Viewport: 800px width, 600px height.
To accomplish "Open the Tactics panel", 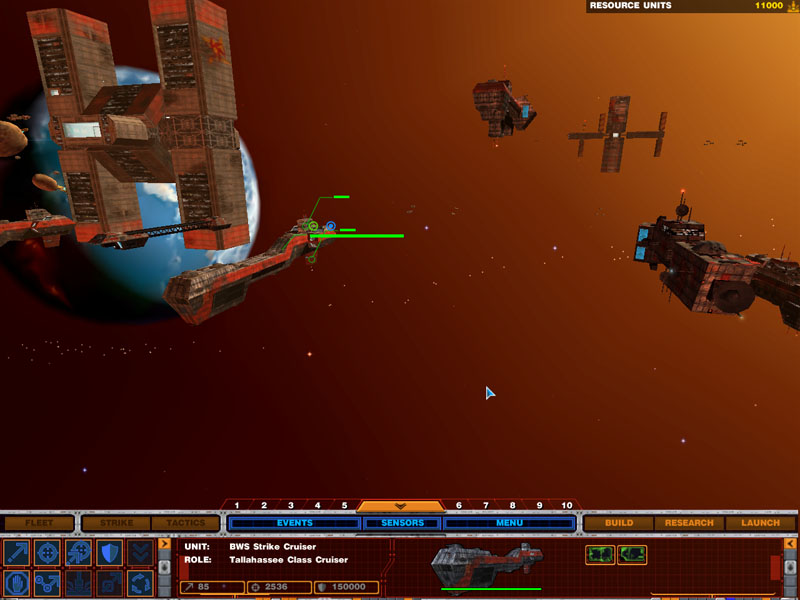I will click(185, 523).
